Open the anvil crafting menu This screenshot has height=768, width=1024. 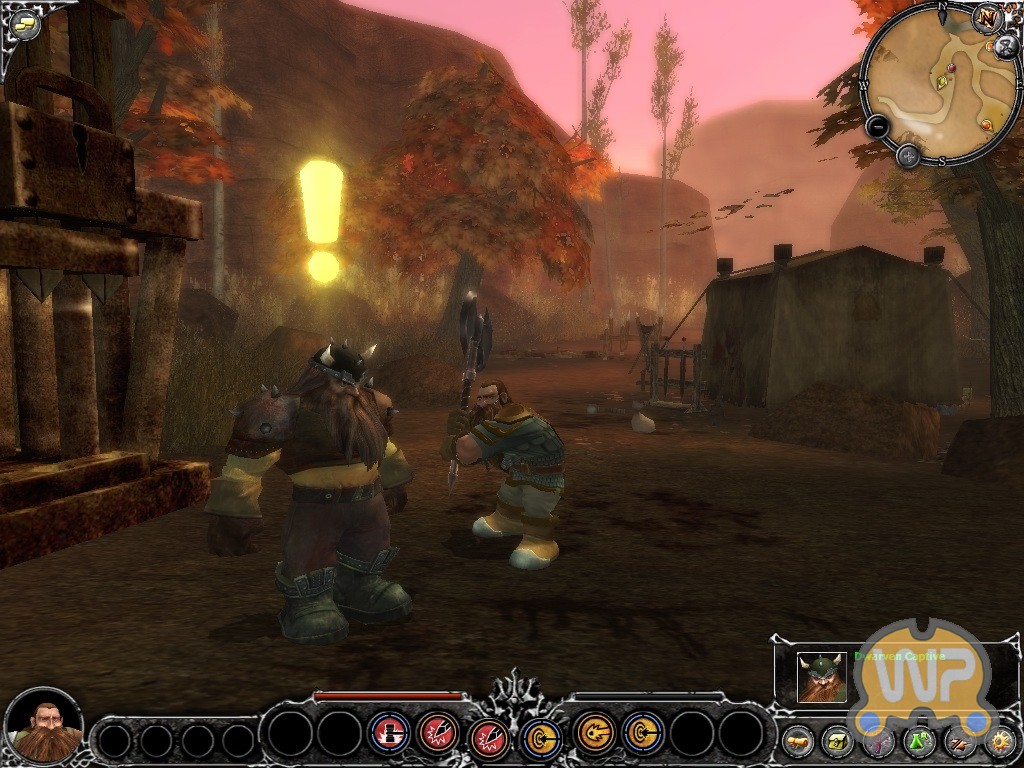[x=959, y=741]
